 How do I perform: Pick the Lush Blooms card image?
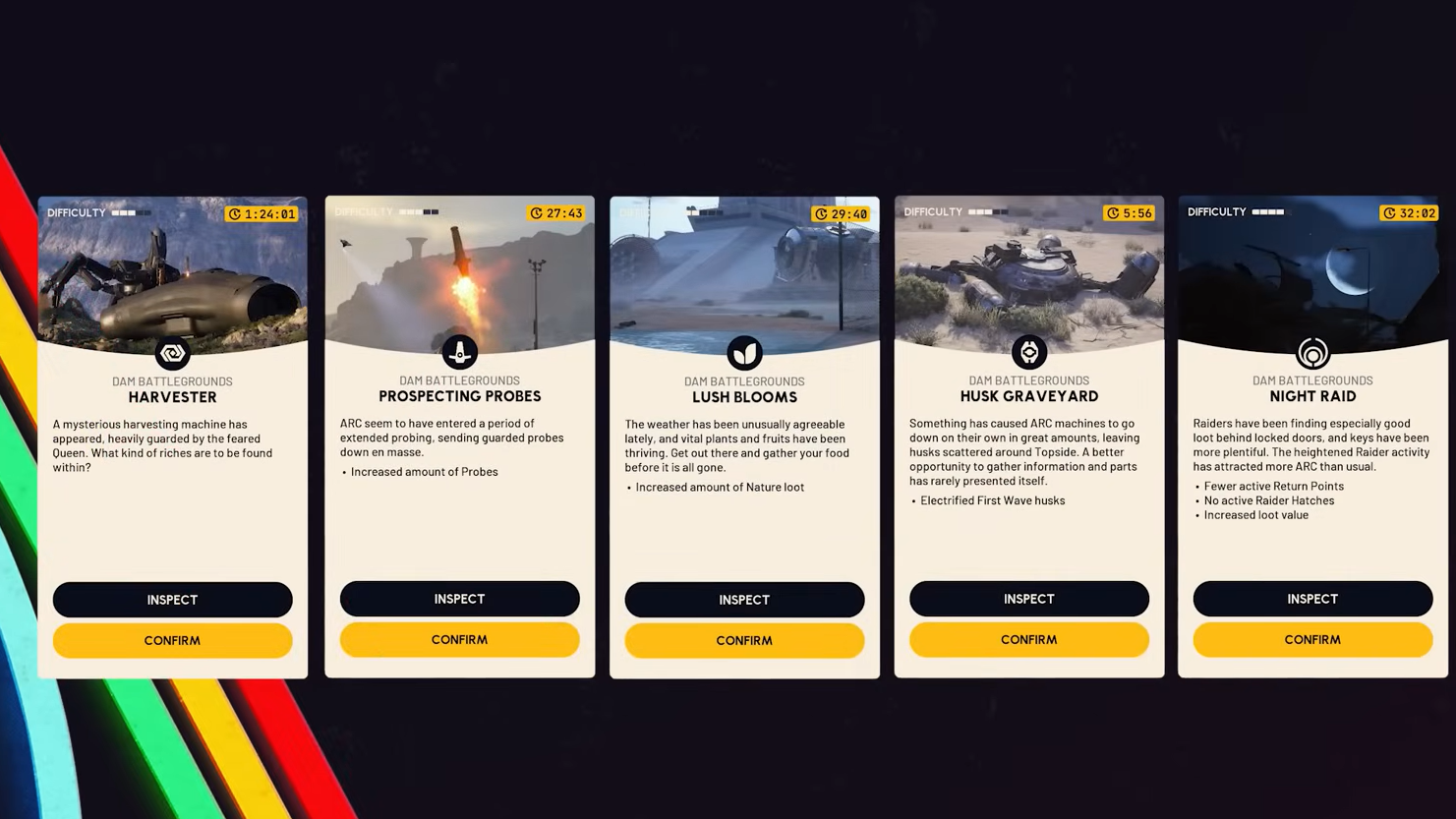tap(744, 275)
